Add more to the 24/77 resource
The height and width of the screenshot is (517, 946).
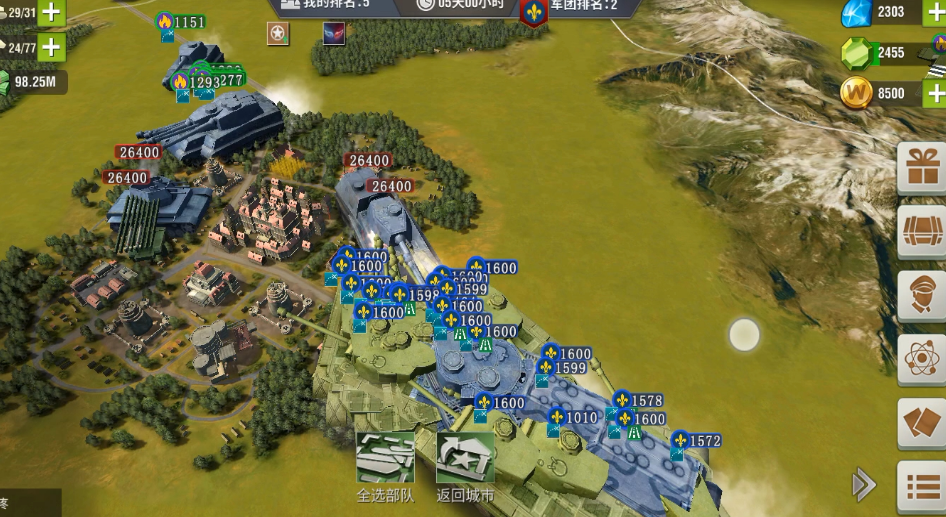(x=51, y=46)
